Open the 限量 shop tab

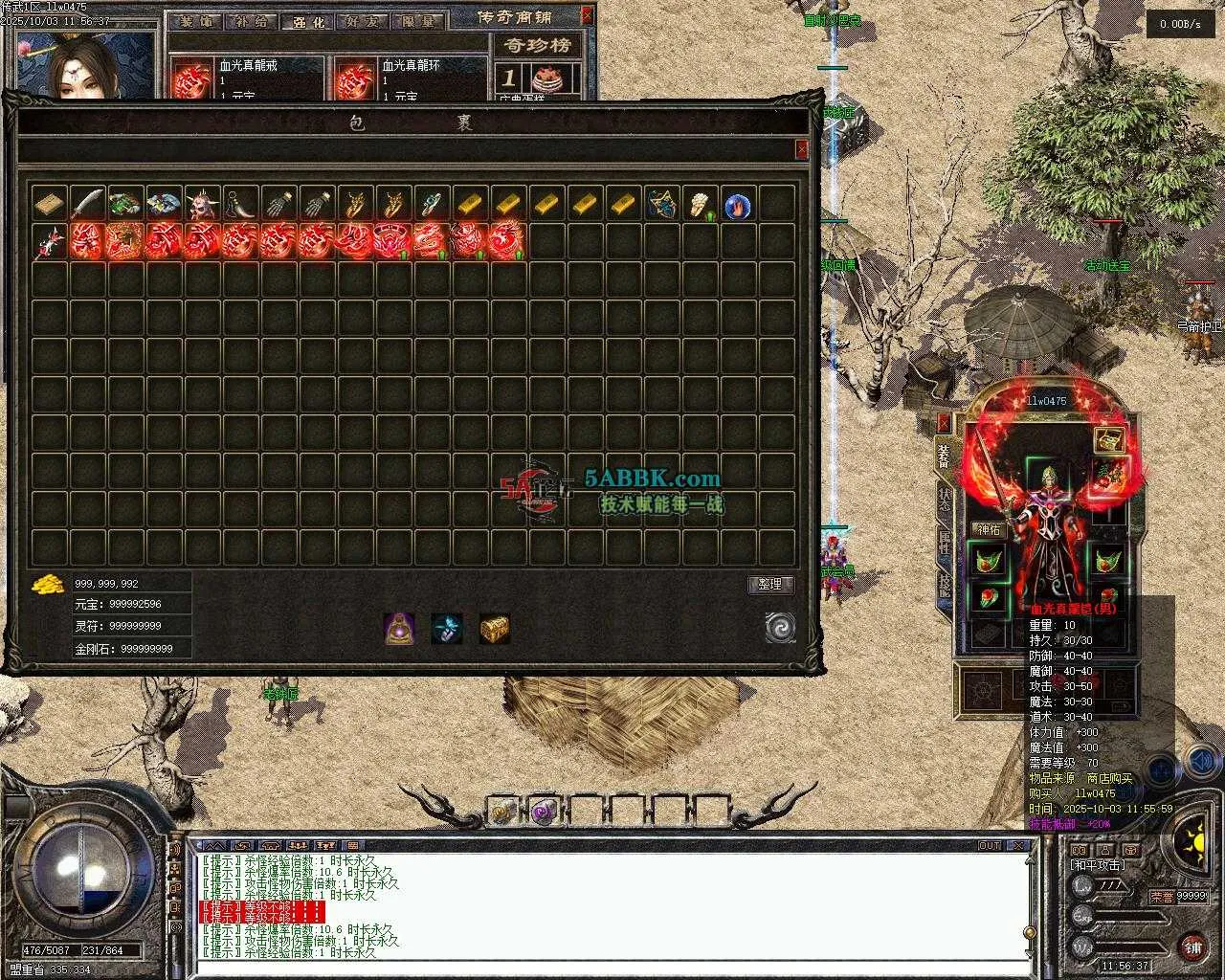415,21
